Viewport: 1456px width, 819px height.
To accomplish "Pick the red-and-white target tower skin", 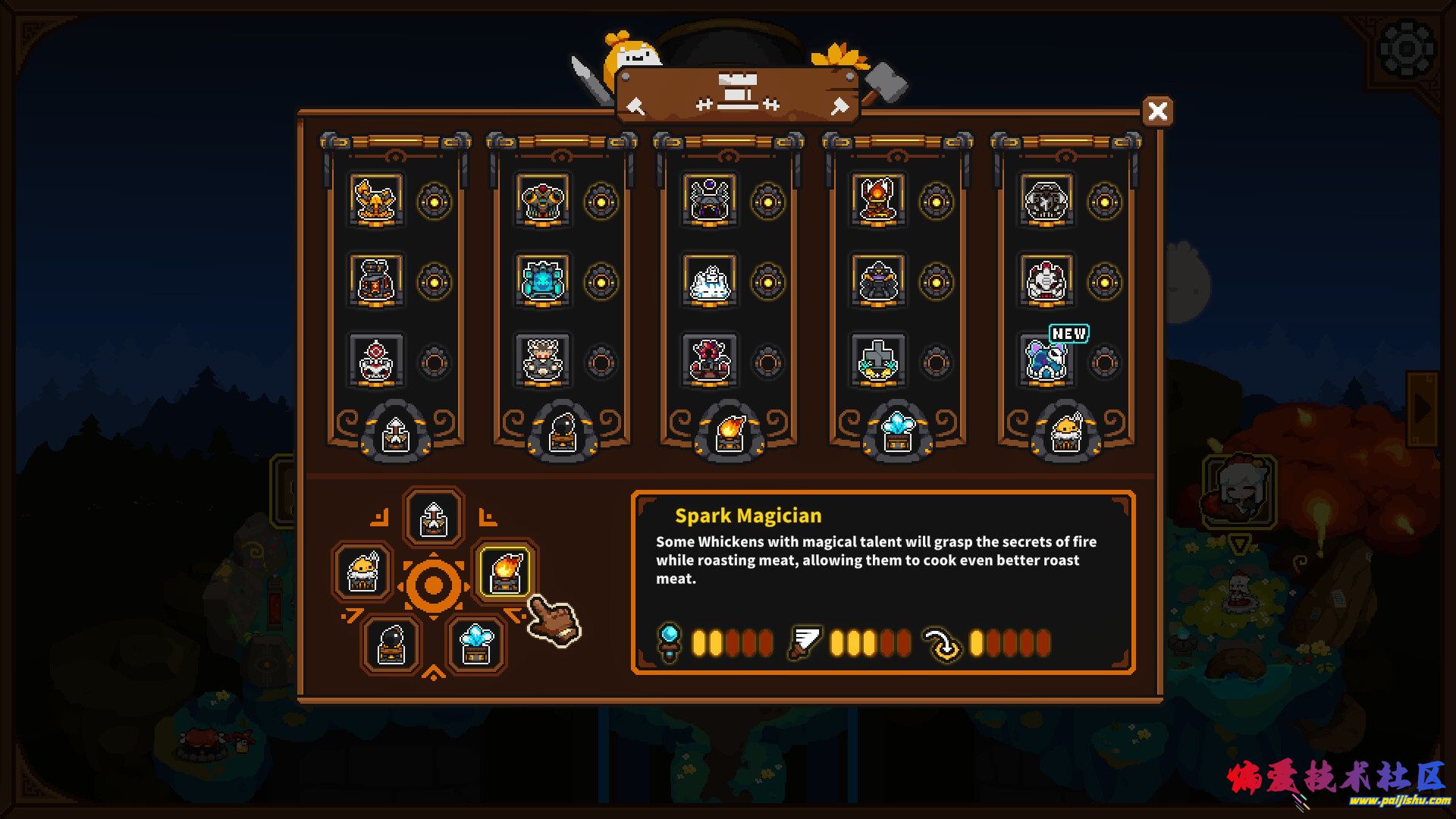I will (376, 360).
